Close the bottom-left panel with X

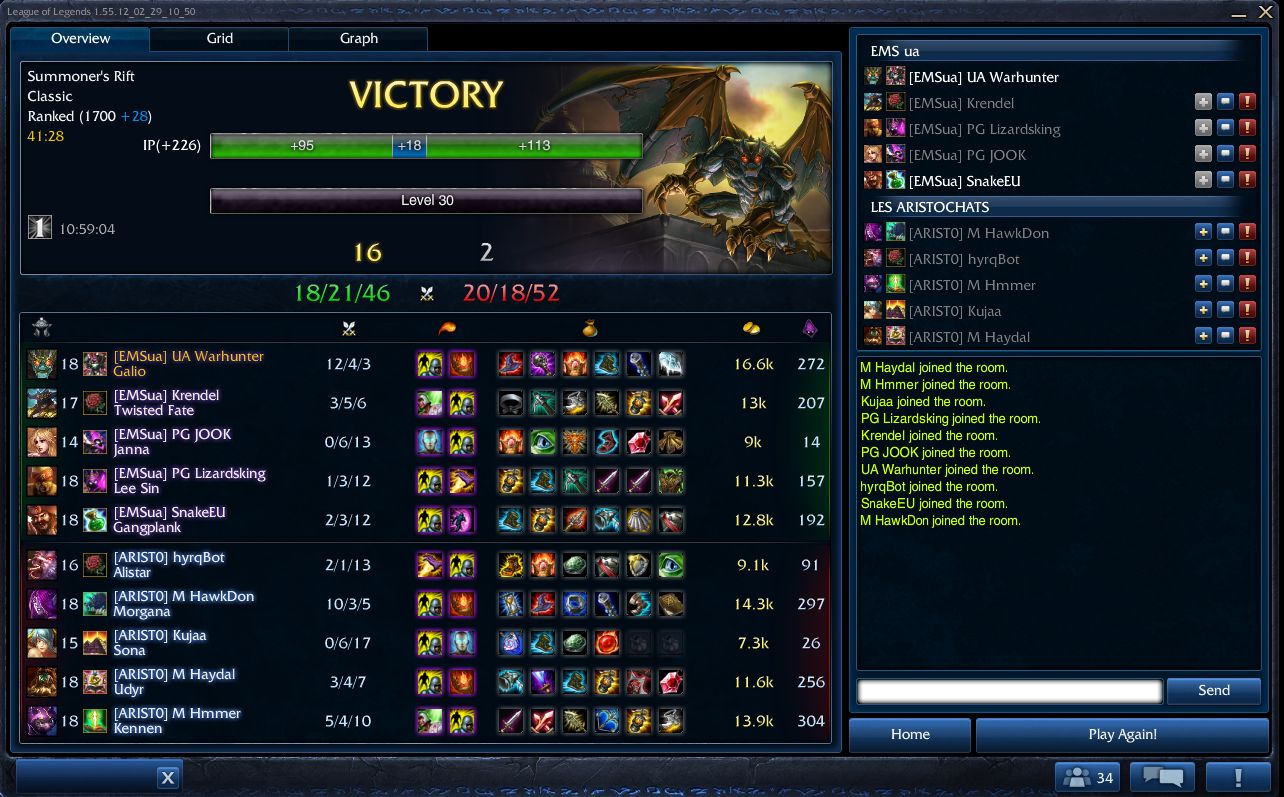click(x=168, y=777)
